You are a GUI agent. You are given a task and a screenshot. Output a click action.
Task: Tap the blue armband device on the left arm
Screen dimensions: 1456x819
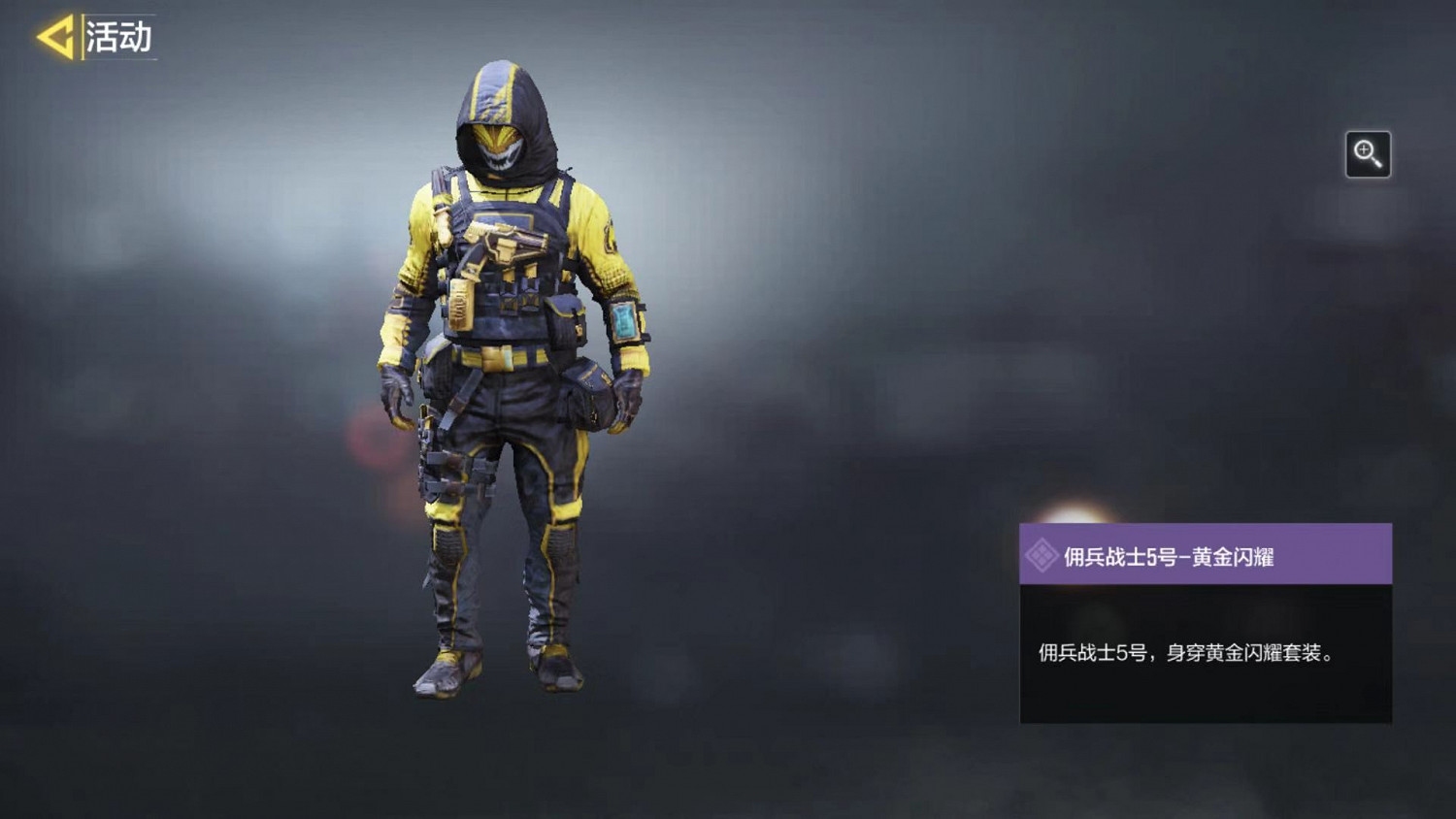pyautogui.click(x=626, y=322)
